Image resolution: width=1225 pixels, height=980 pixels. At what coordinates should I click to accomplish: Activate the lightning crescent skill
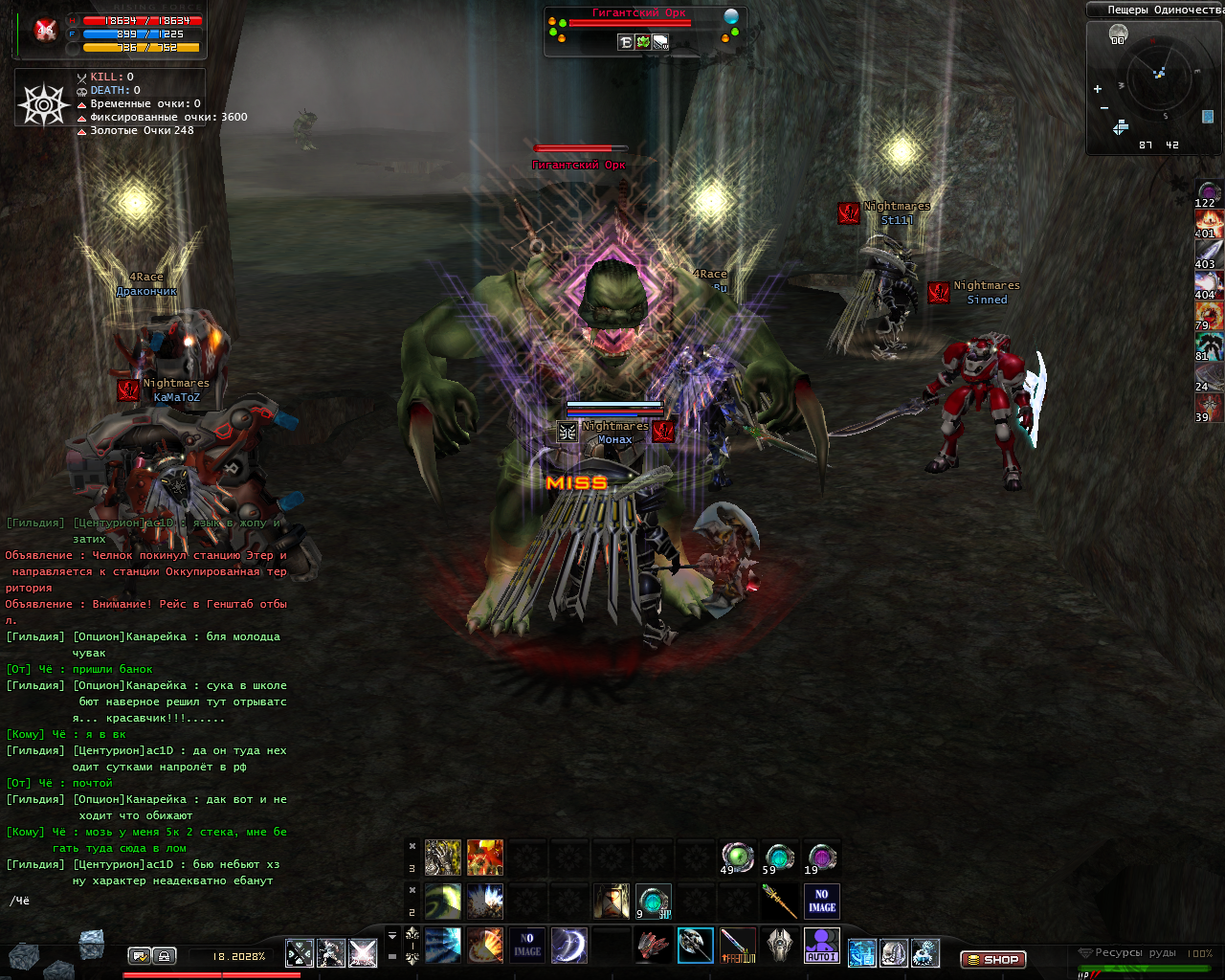(568, 946)
